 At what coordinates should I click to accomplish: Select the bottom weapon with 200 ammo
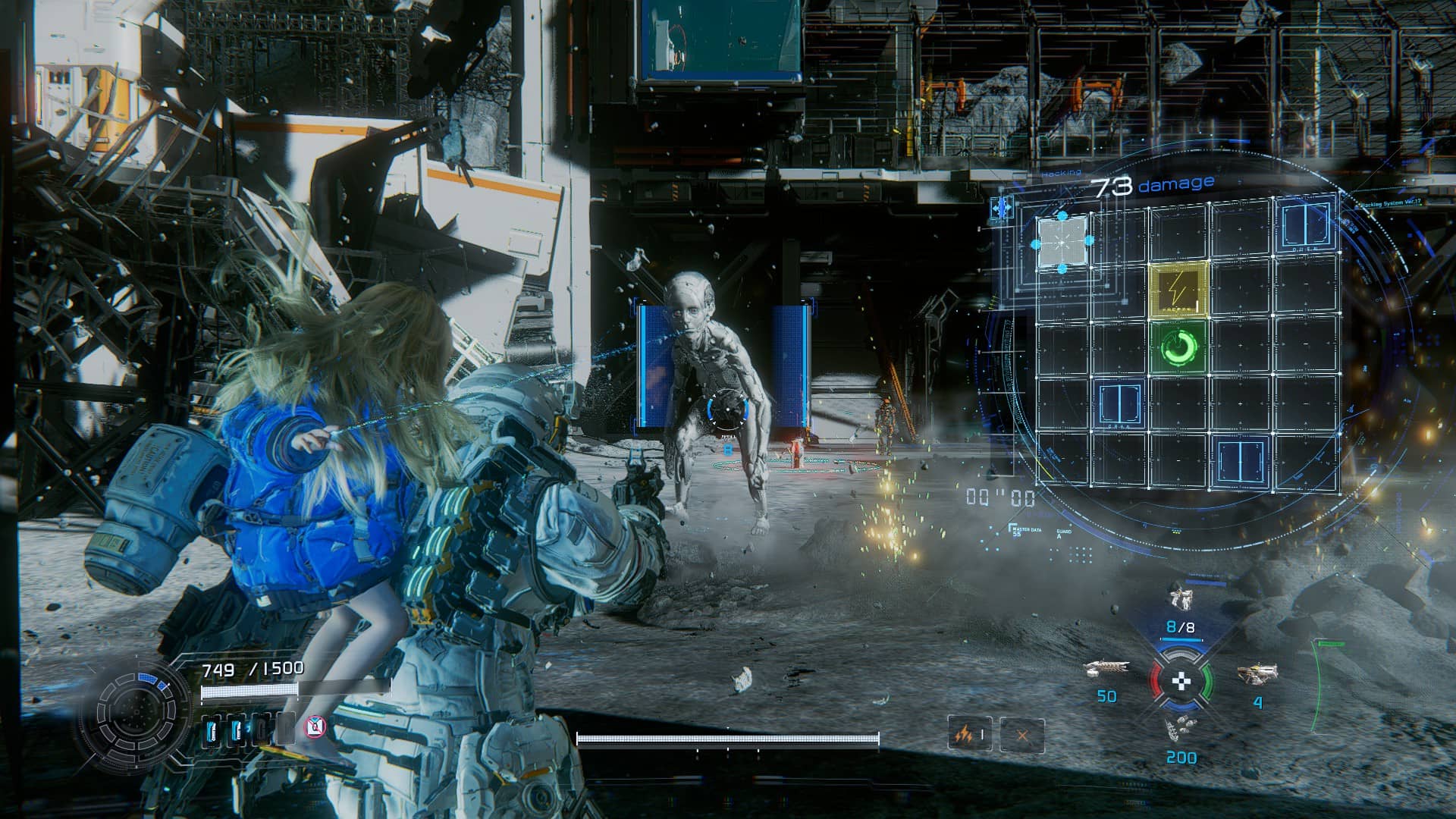click(x=1181, y=730)
